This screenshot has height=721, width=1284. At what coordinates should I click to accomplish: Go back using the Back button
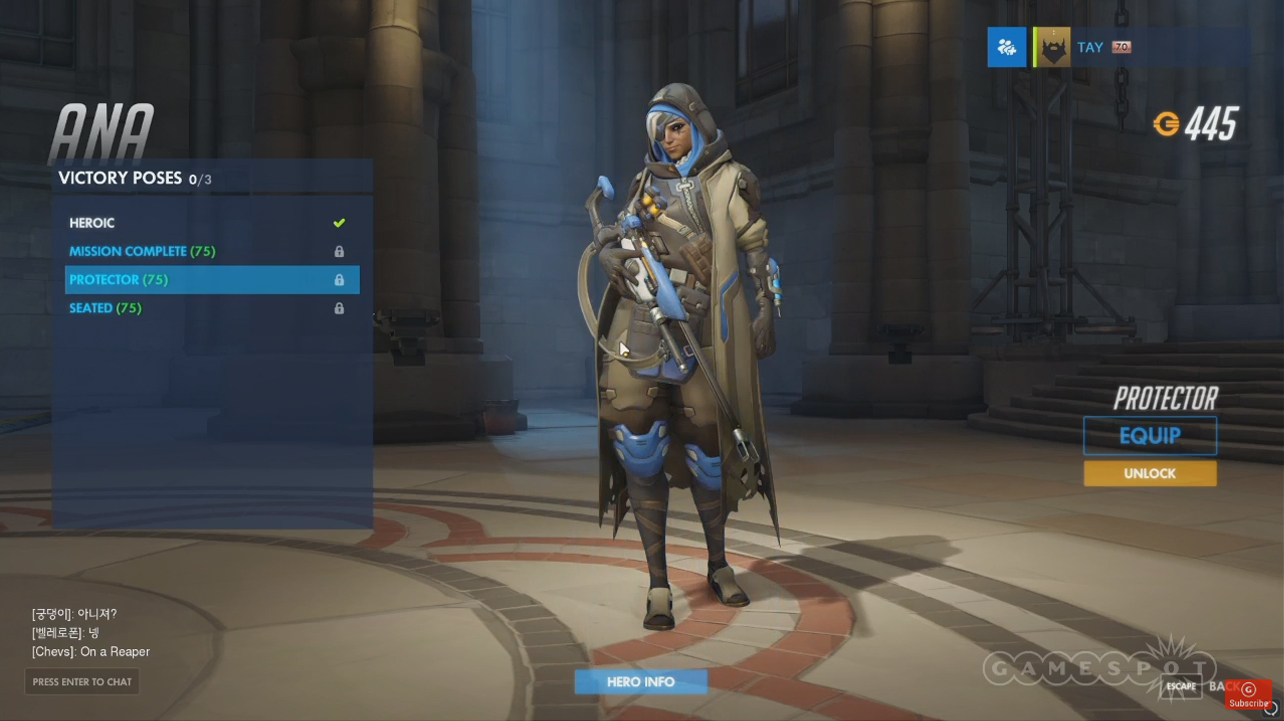1218,686
